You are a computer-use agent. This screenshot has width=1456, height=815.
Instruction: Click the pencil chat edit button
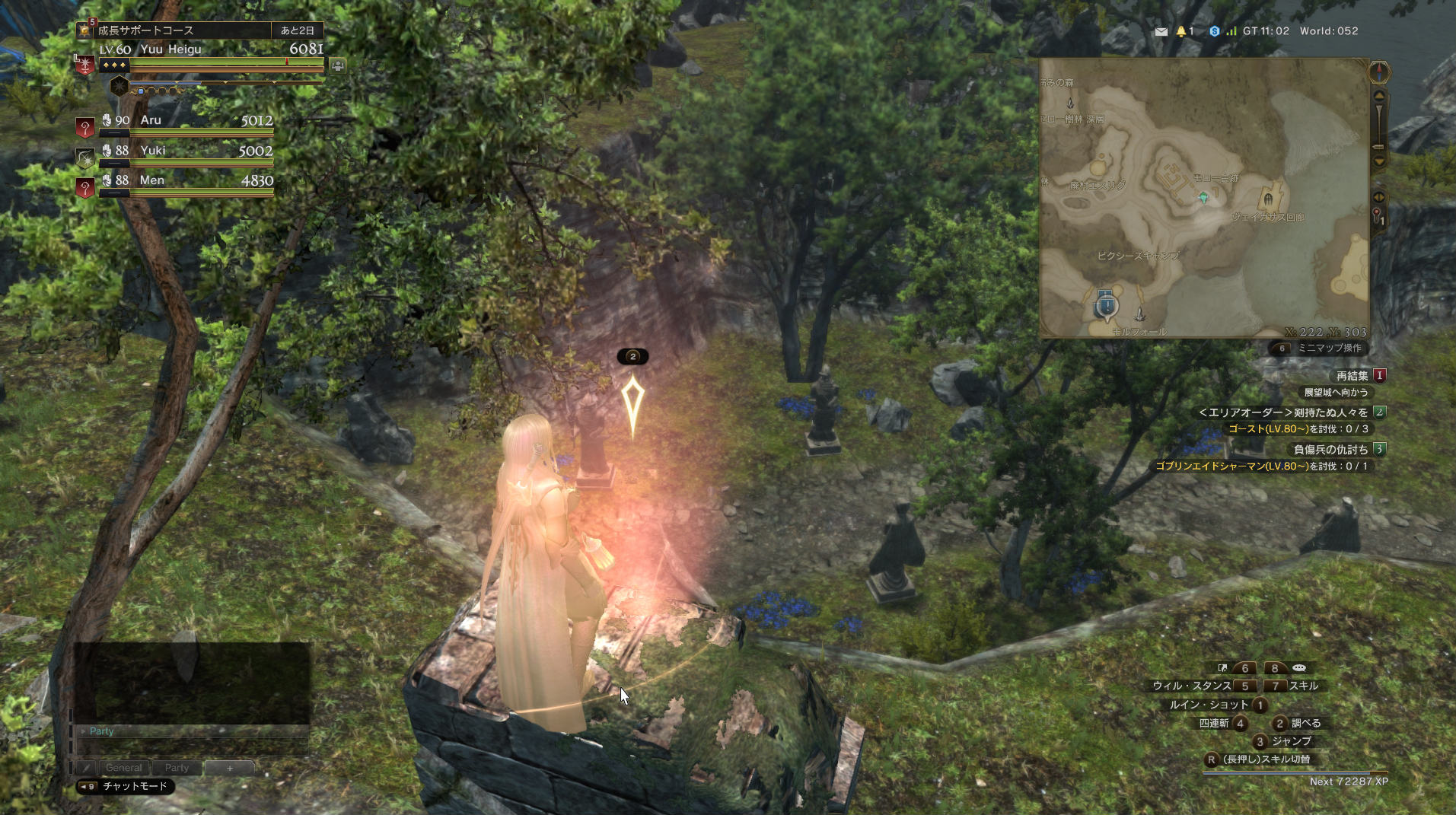(x=86, y=768)
